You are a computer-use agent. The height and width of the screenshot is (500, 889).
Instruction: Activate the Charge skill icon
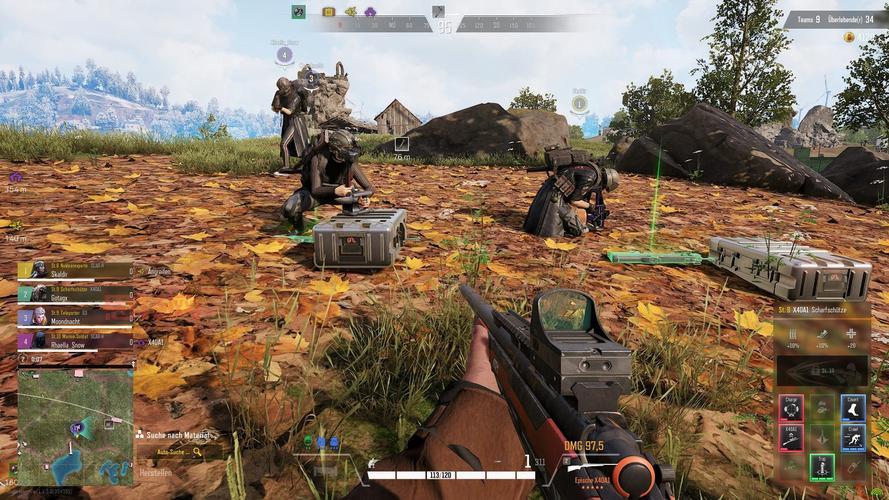click(x=792, y=406)
